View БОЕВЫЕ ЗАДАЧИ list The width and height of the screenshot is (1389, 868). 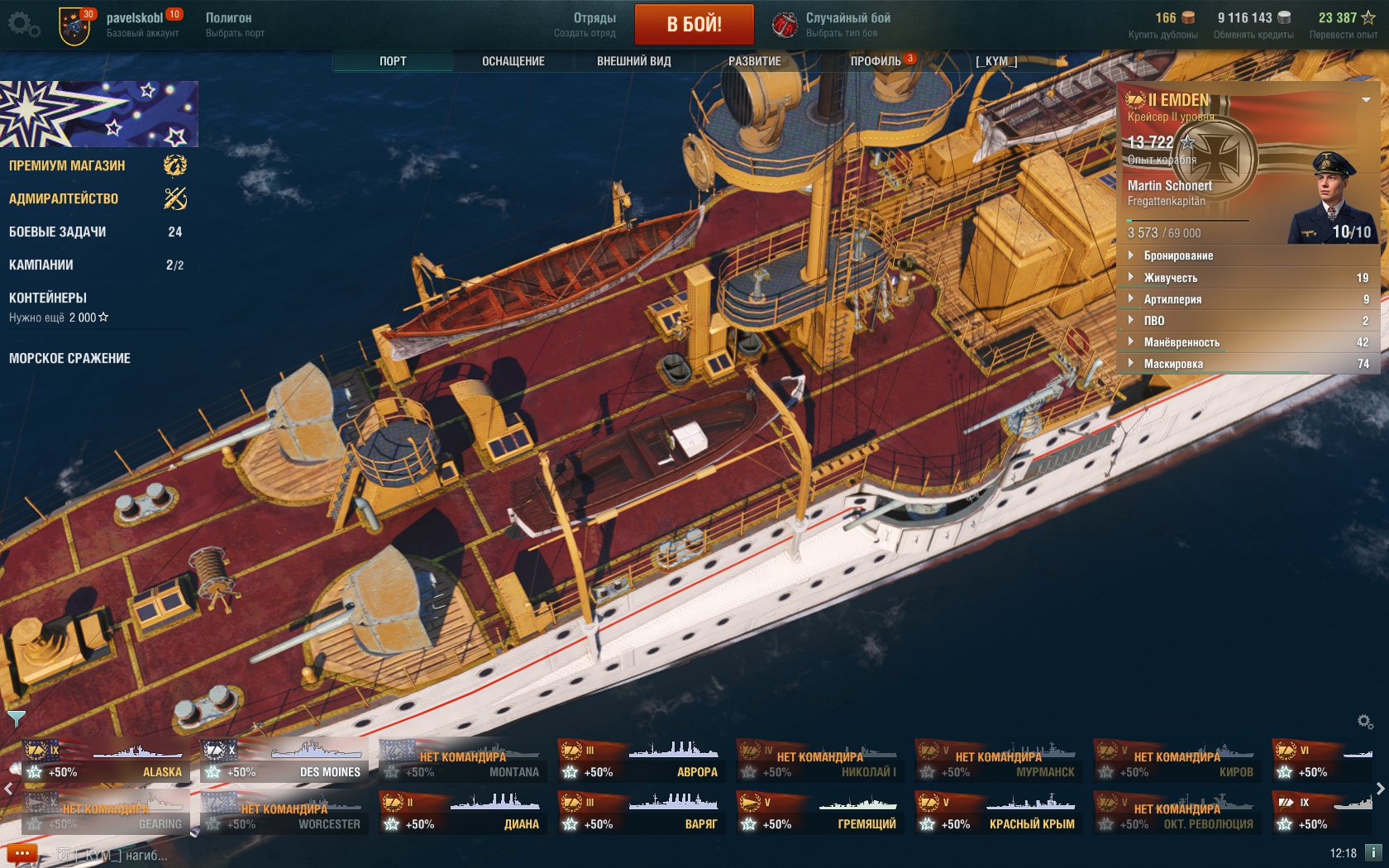(57, 231)
